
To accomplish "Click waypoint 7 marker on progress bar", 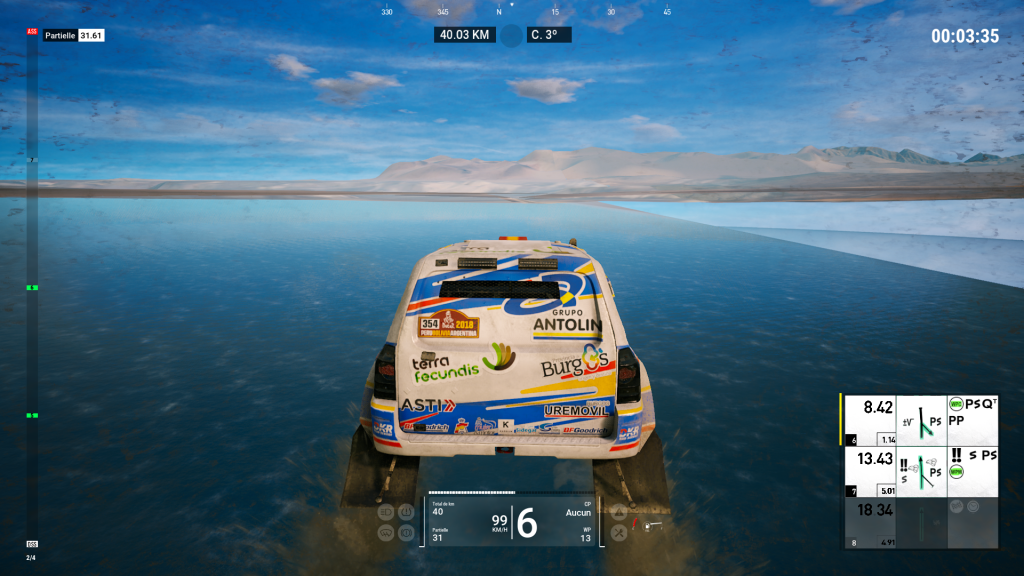I will point(32,160).
